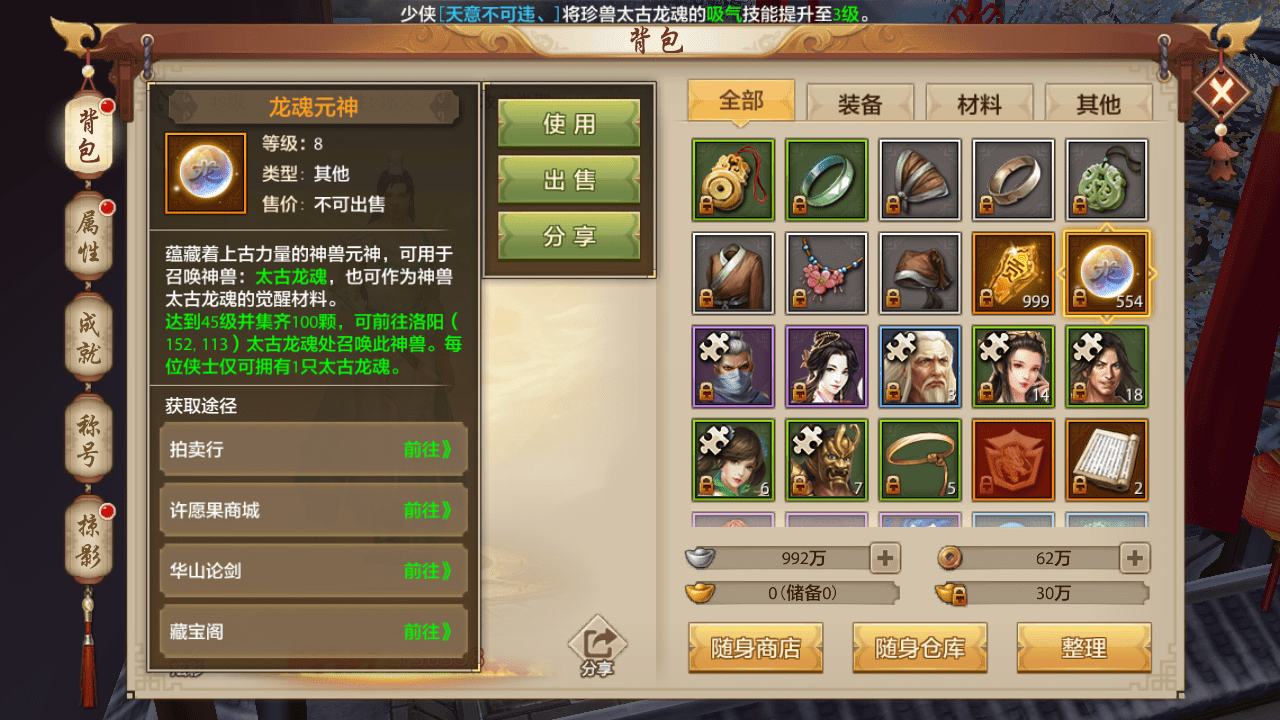Switch to the 装备 tab
The image size is (1280, 720).
pyautogui.click(x=859, y=104)
